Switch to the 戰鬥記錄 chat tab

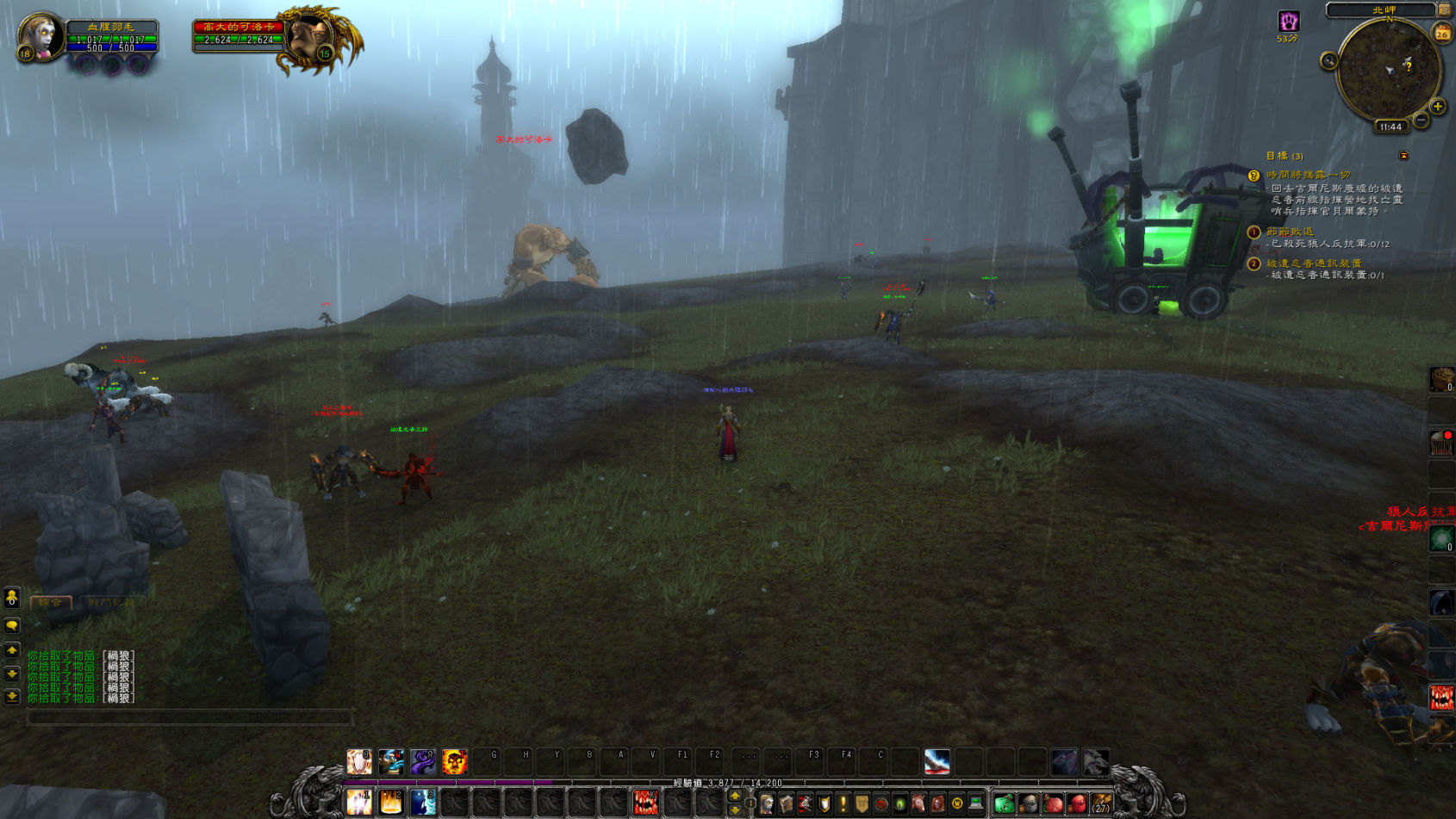(x=110, y=603)
